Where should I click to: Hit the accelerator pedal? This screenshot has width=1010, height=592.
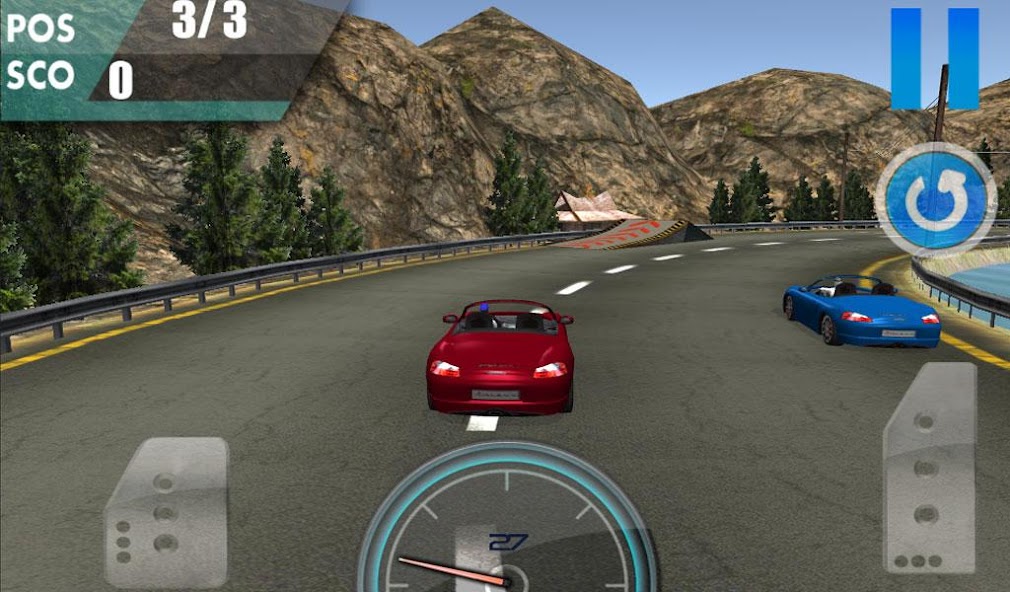(x=929, y=467)
